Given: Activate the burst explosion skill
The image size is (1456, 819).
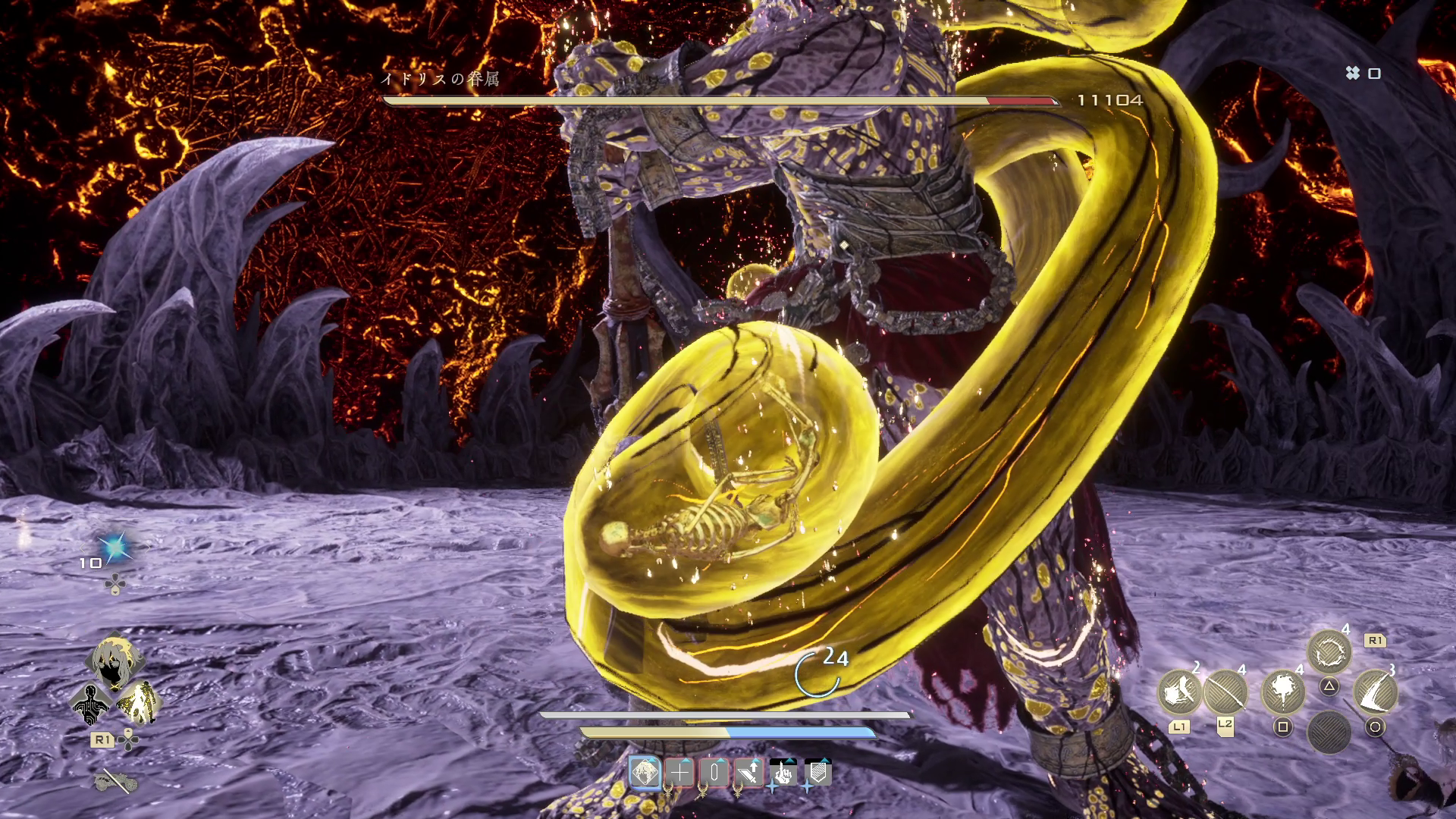Looking at the screenshot, I should pyautogui.click(x=1282, y=690).
